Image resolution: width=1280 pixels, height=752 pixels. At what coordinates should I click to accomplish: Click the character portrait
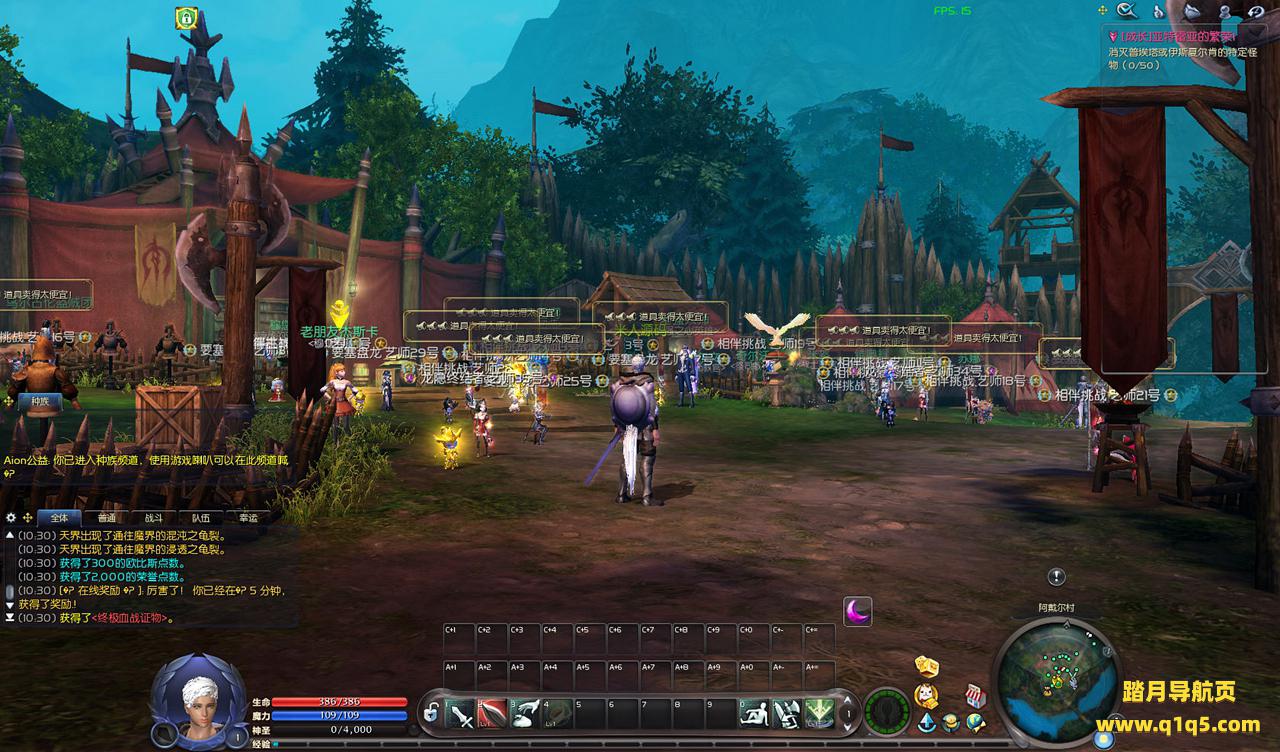pyautogui.click(x=198, y=698)
